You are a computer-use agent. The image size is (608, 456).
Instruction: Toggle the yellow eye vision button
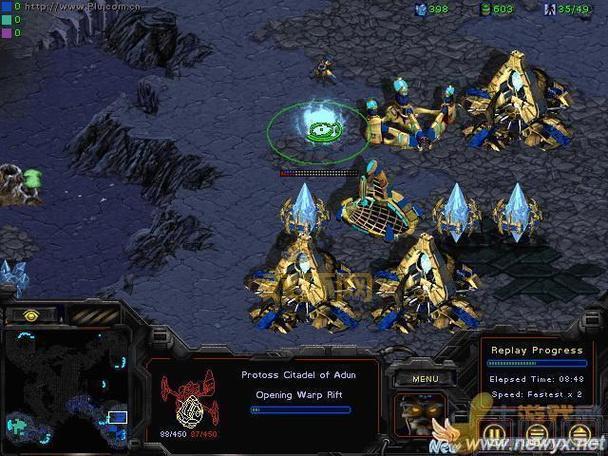[32, 314]
